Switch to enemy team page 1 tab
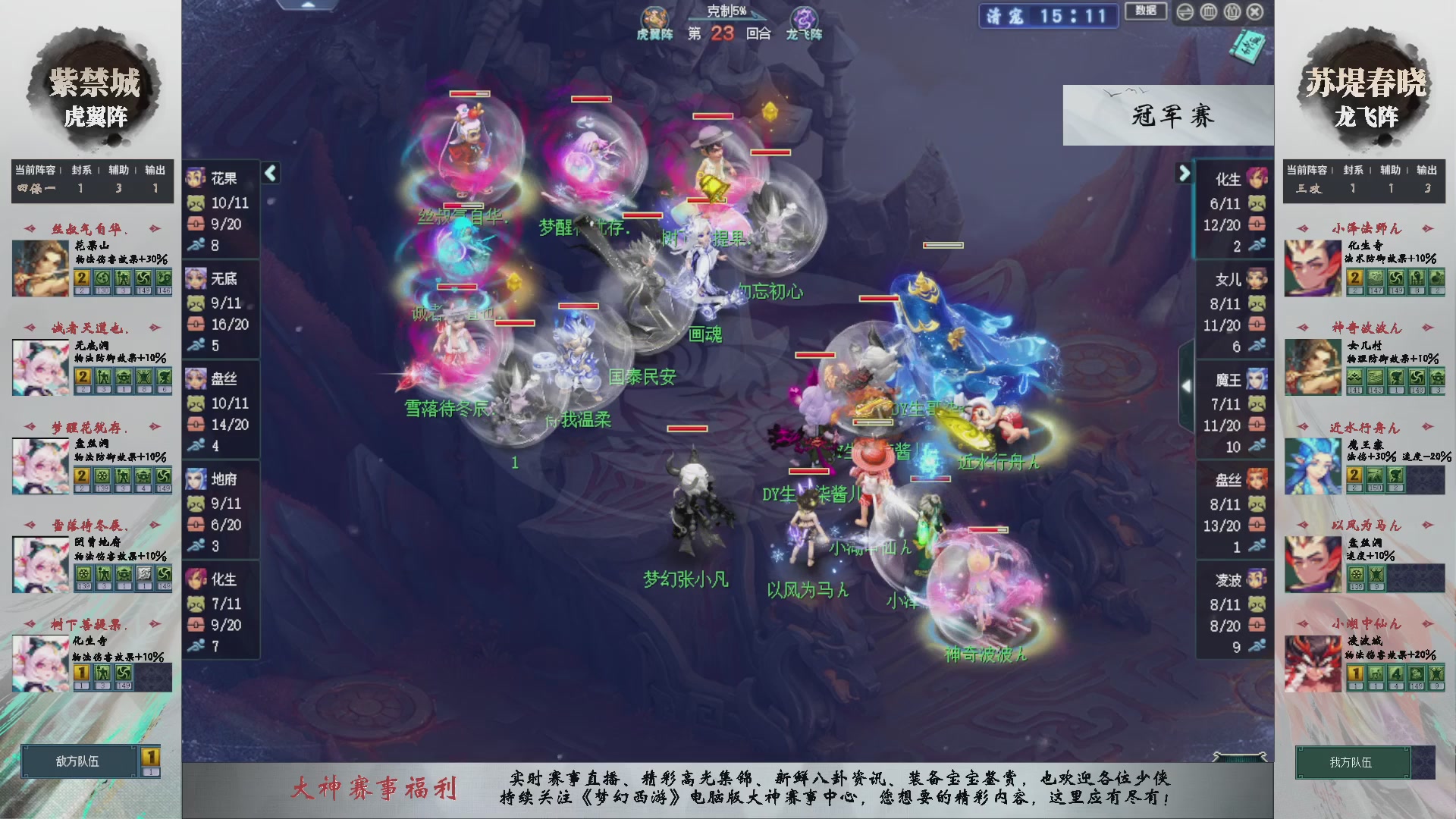1456x819 pixels. [x=149, y=755]
